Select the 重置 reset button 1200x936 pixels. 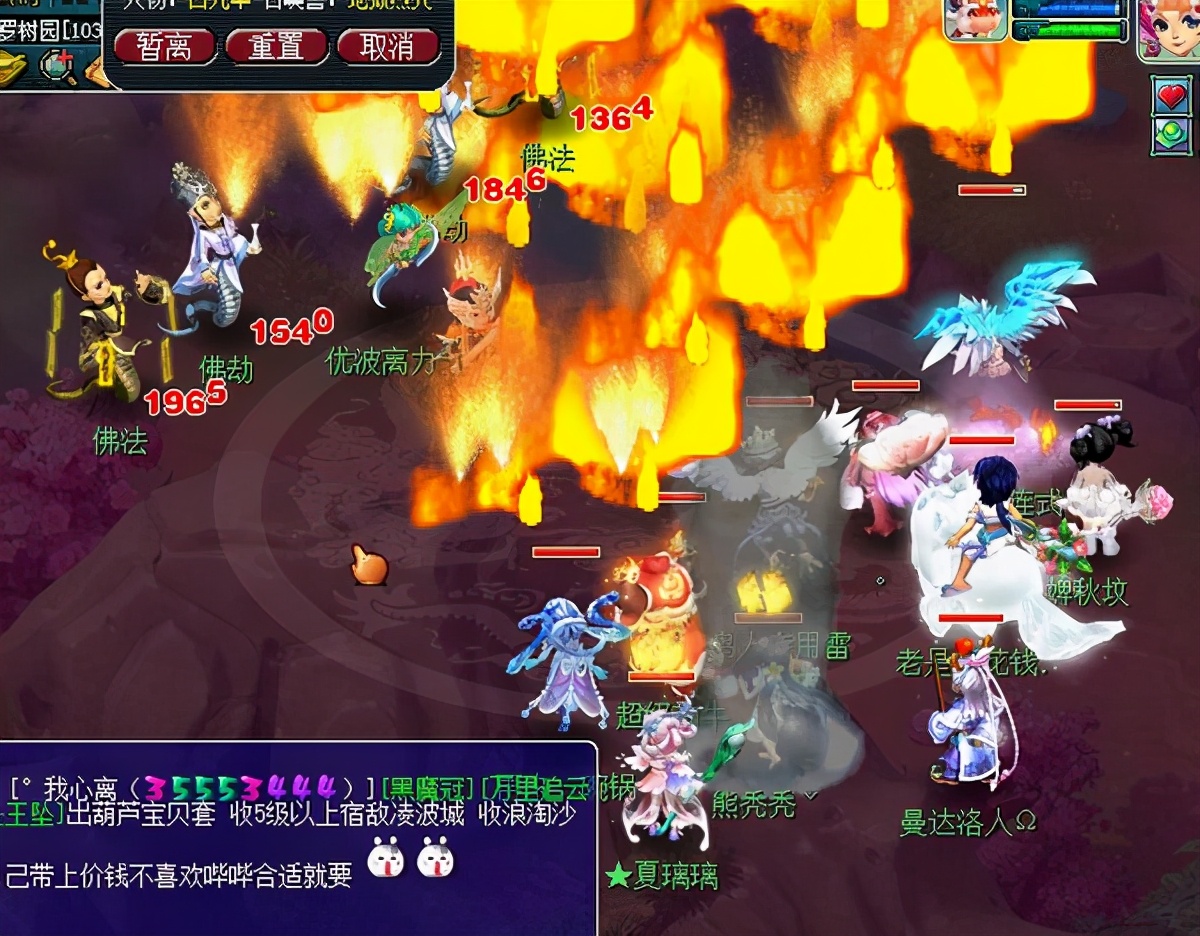276,46
